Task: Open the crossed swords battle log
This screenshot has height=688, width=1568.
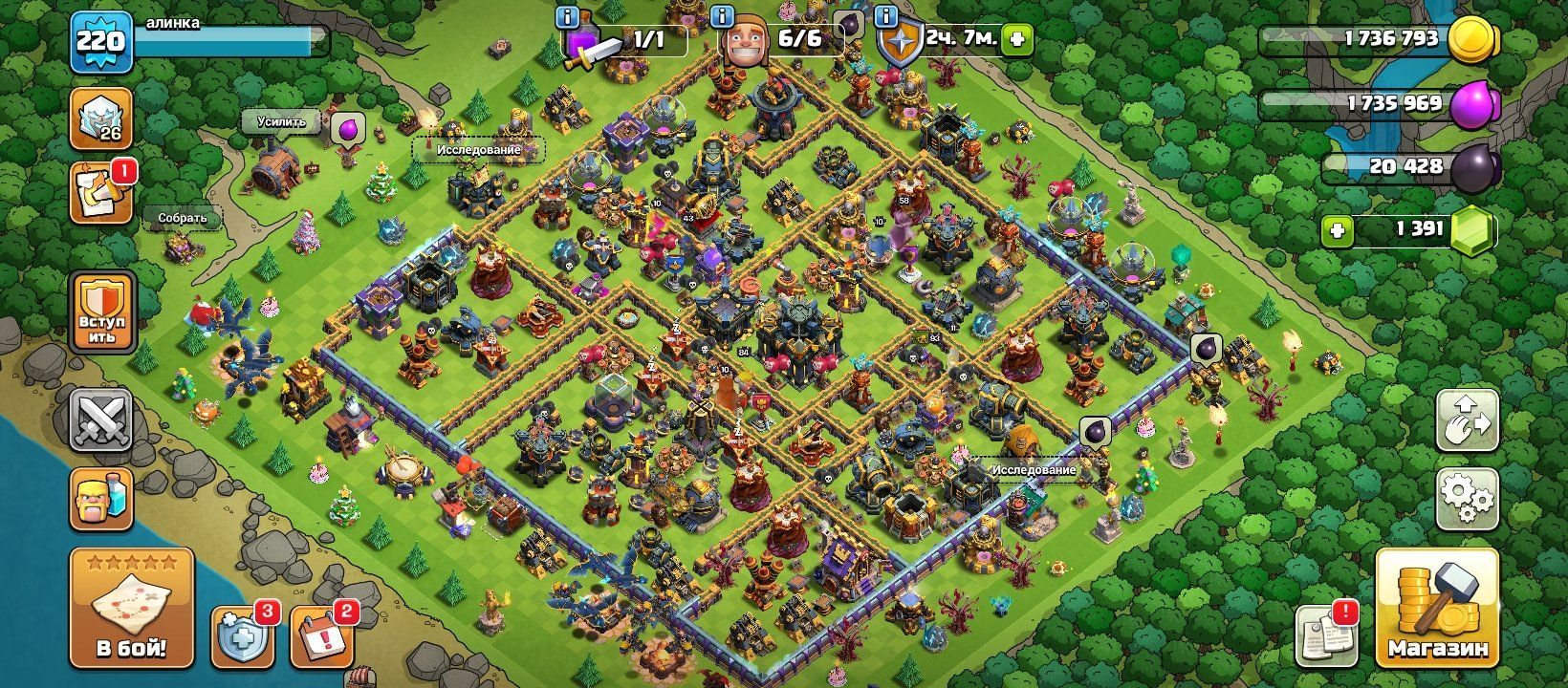Action: [101, 420]
